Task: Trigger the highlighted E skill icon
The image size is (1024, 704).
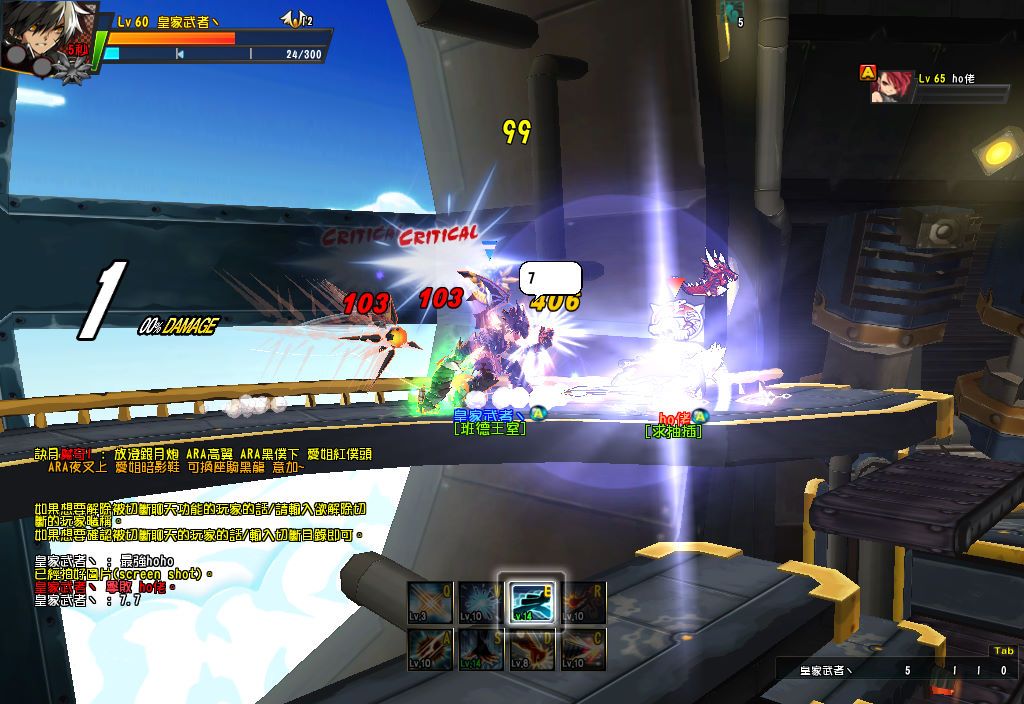Action: 533,603
